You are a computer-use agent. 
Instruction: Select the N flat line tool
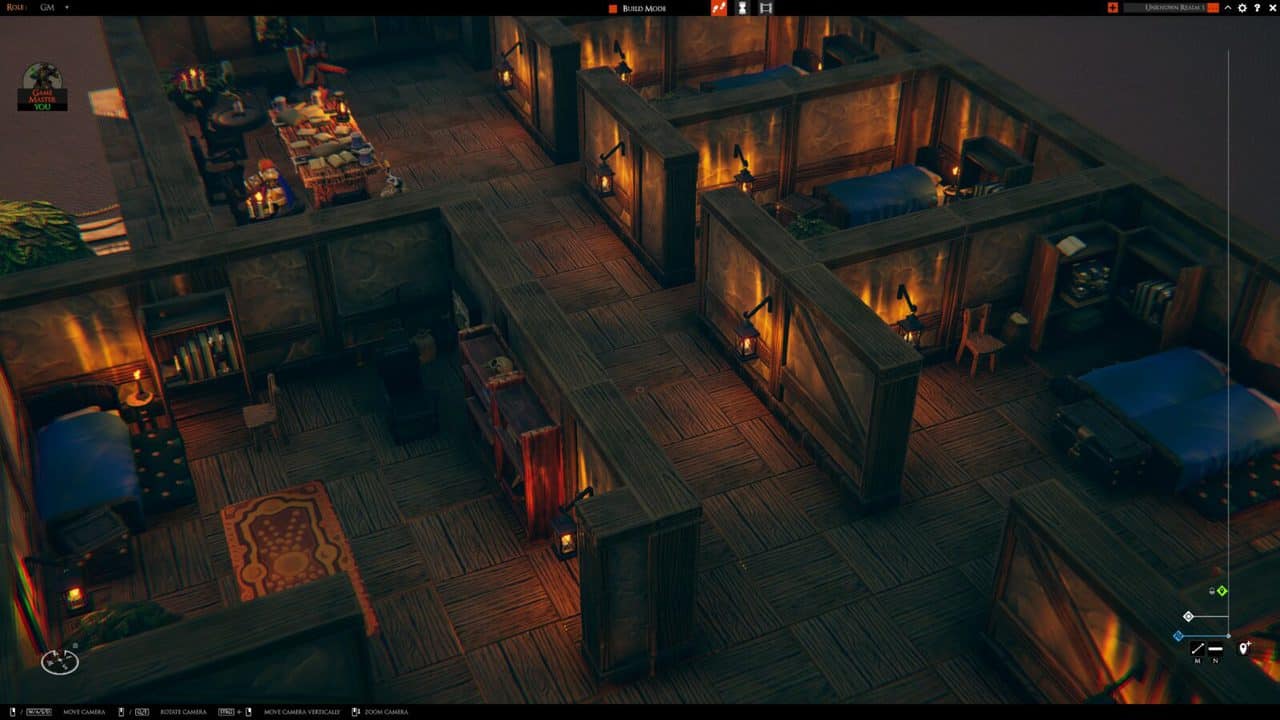tap(1215, 648)
